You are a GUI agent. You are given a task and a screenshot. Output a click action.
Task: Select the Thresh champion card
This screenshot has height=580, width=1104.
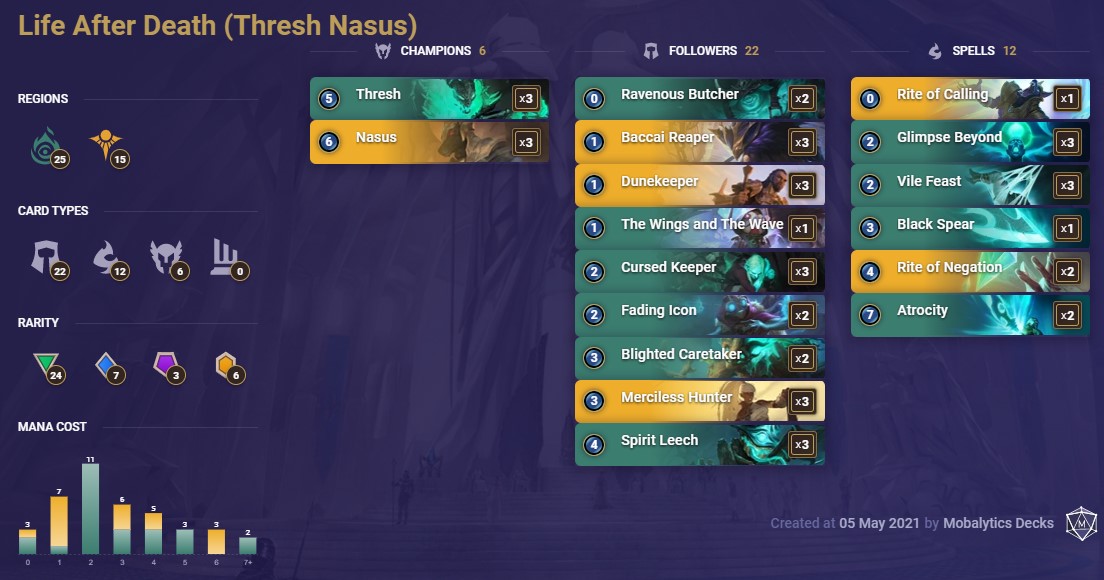coord(429,98)
